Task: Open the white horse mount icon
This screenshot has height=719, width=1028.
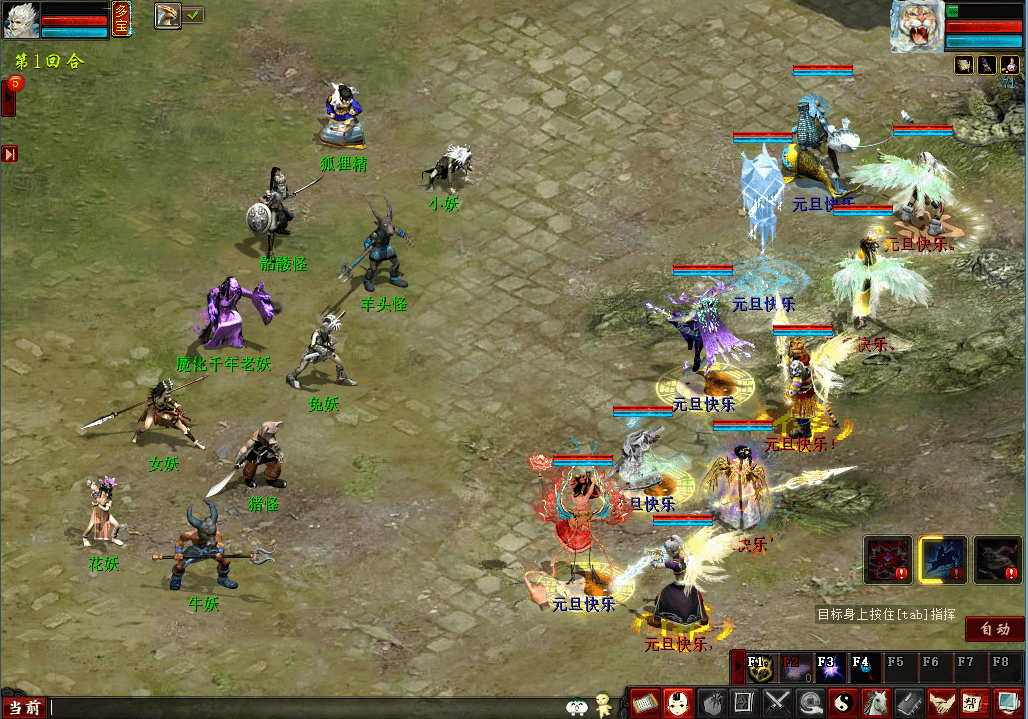Action: pos(875,703)
